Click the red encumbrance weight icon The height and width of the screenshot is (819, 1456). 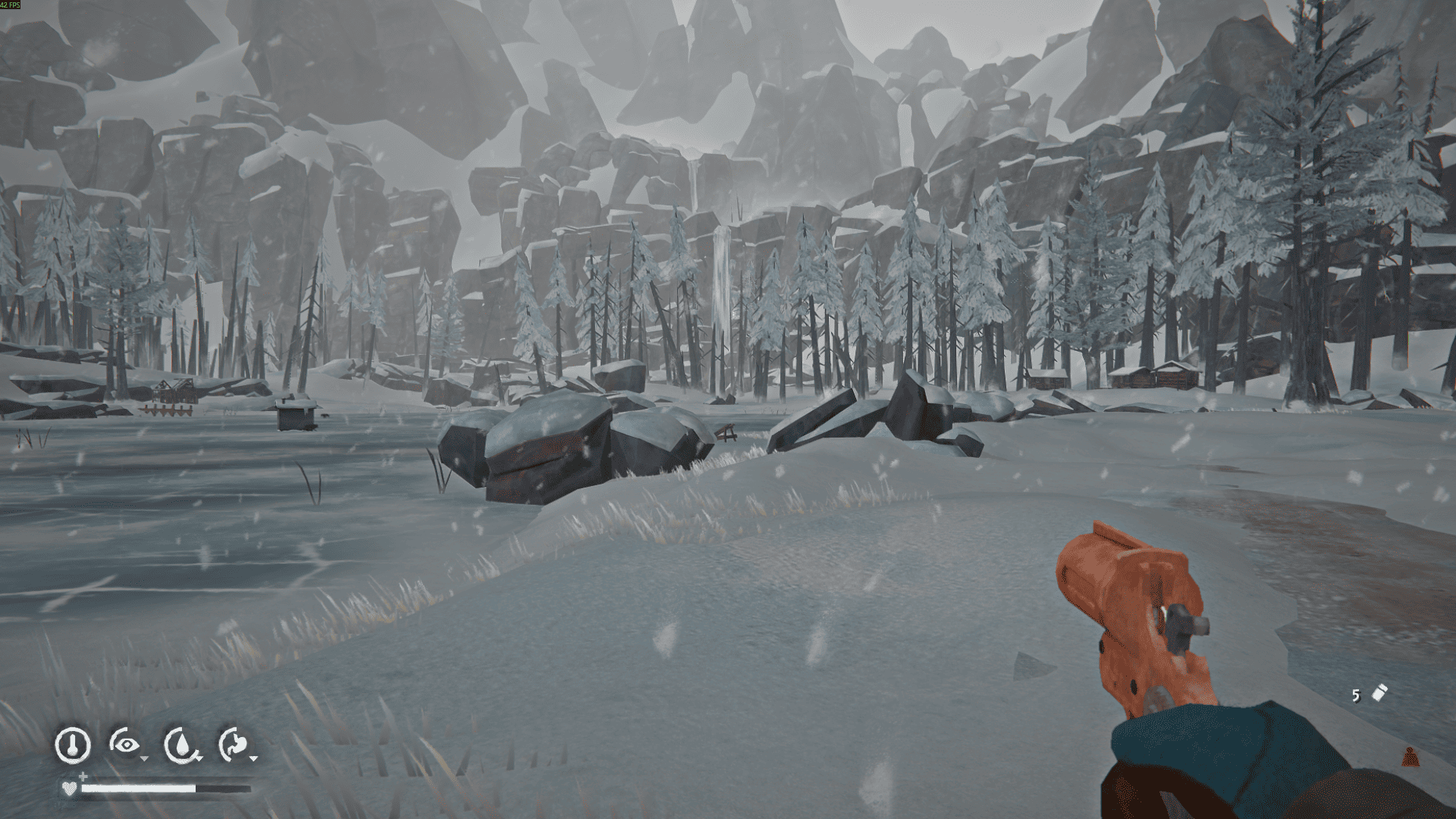(x=1410, y=757)
